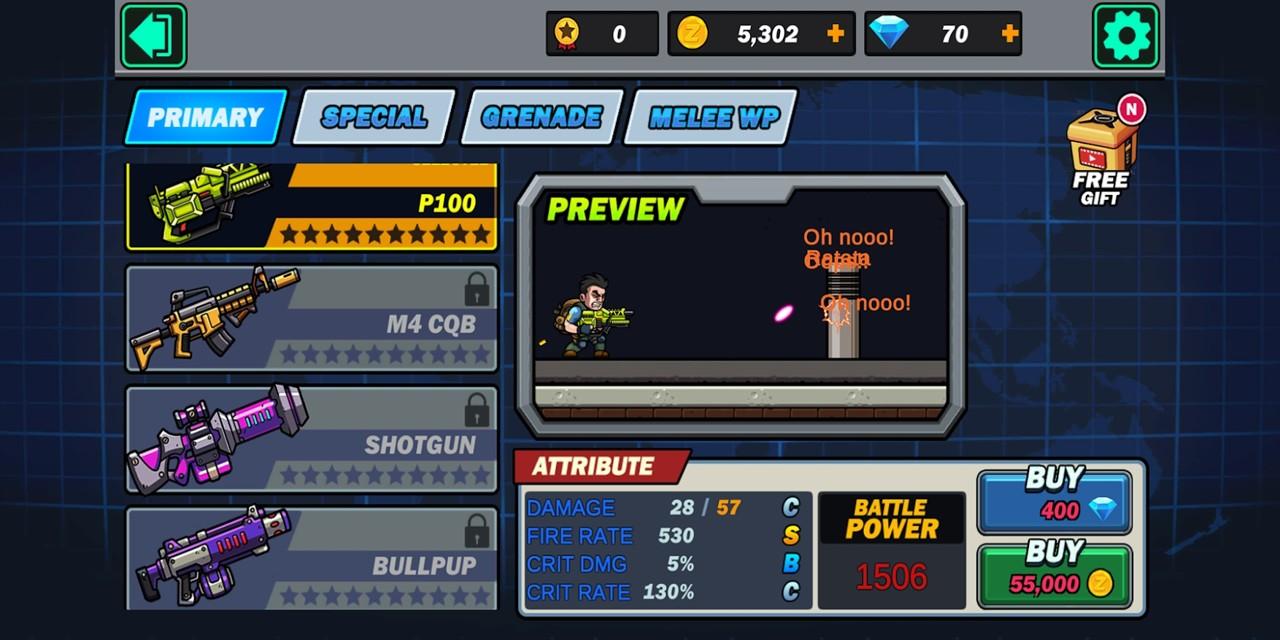Add more gold coins with the plus
The image size is (1280, 640).
836,34
